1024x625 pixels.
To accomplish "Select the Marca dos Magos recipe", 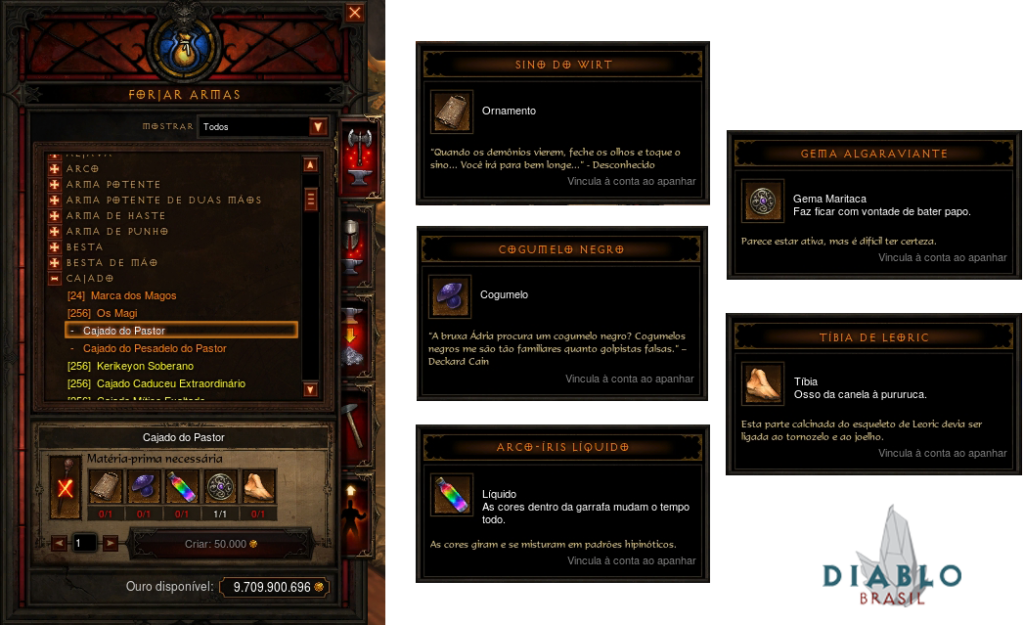I will pos(133,296).
